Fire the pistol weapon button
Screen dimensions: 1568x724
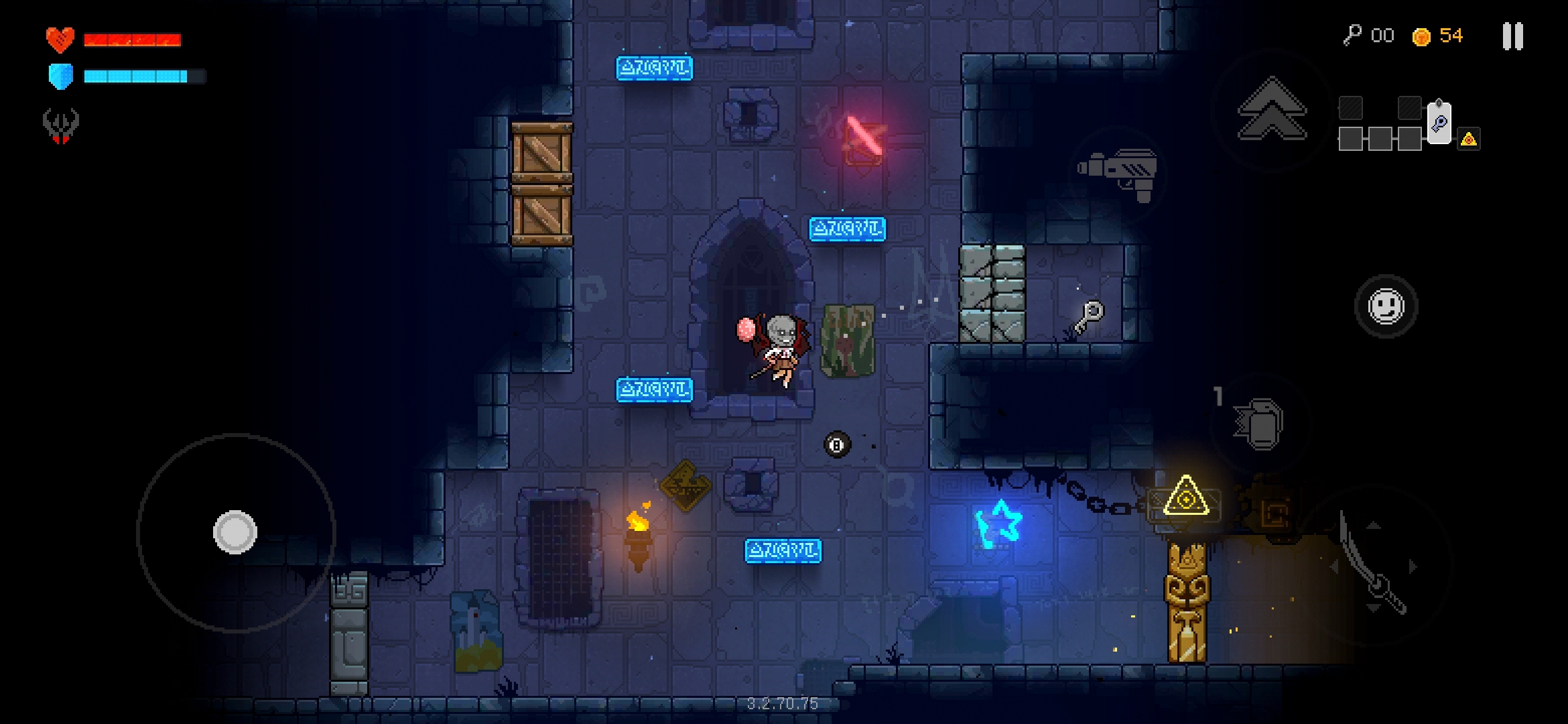coord(1118,174)
